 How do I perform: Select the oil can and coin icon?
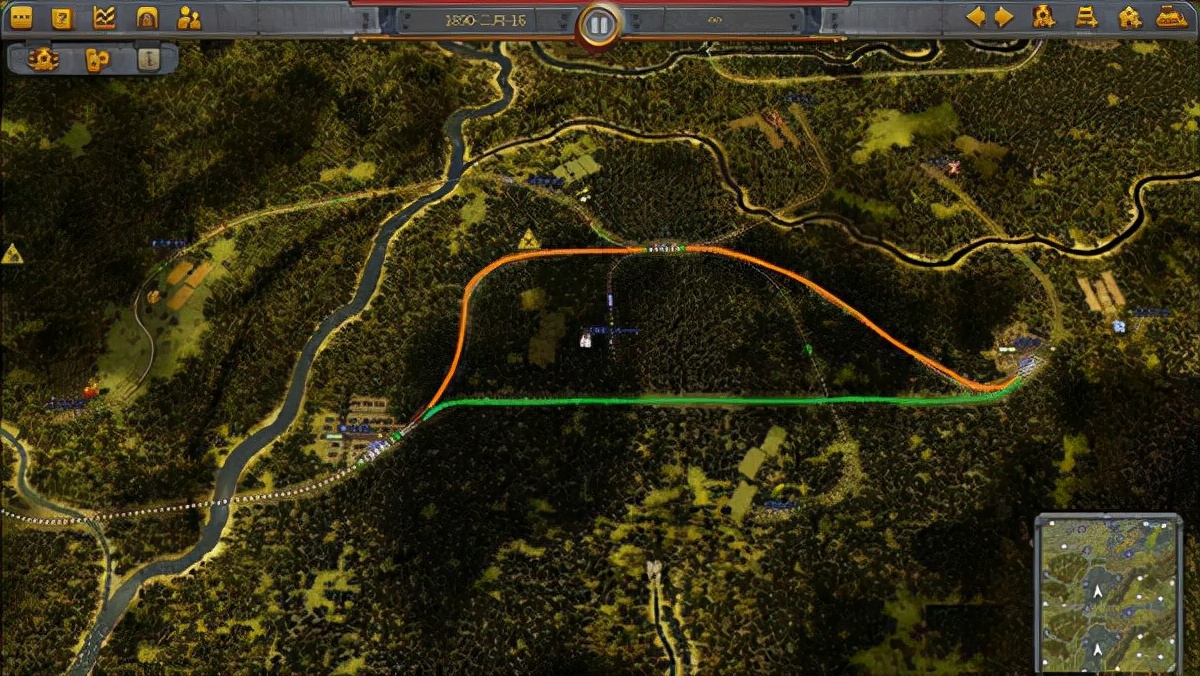96,58
